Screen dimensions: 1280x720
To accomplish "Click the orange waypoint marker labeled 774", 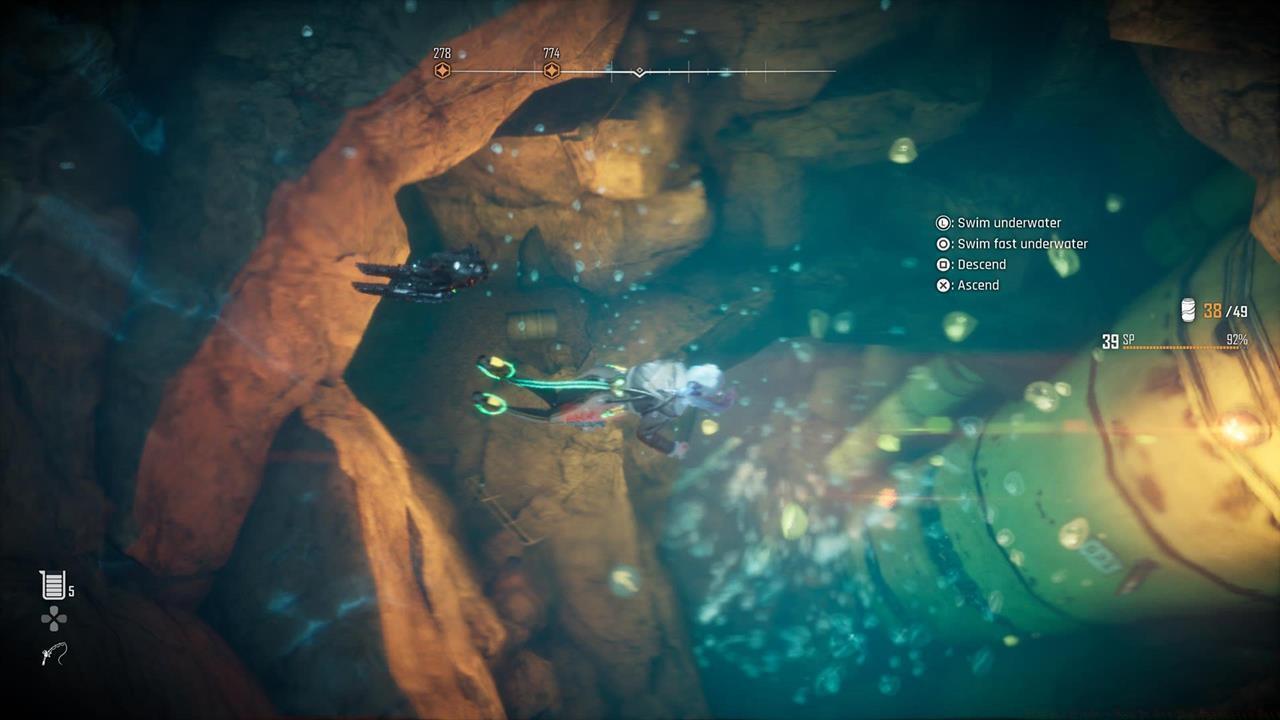I will (x=551, y=70).
